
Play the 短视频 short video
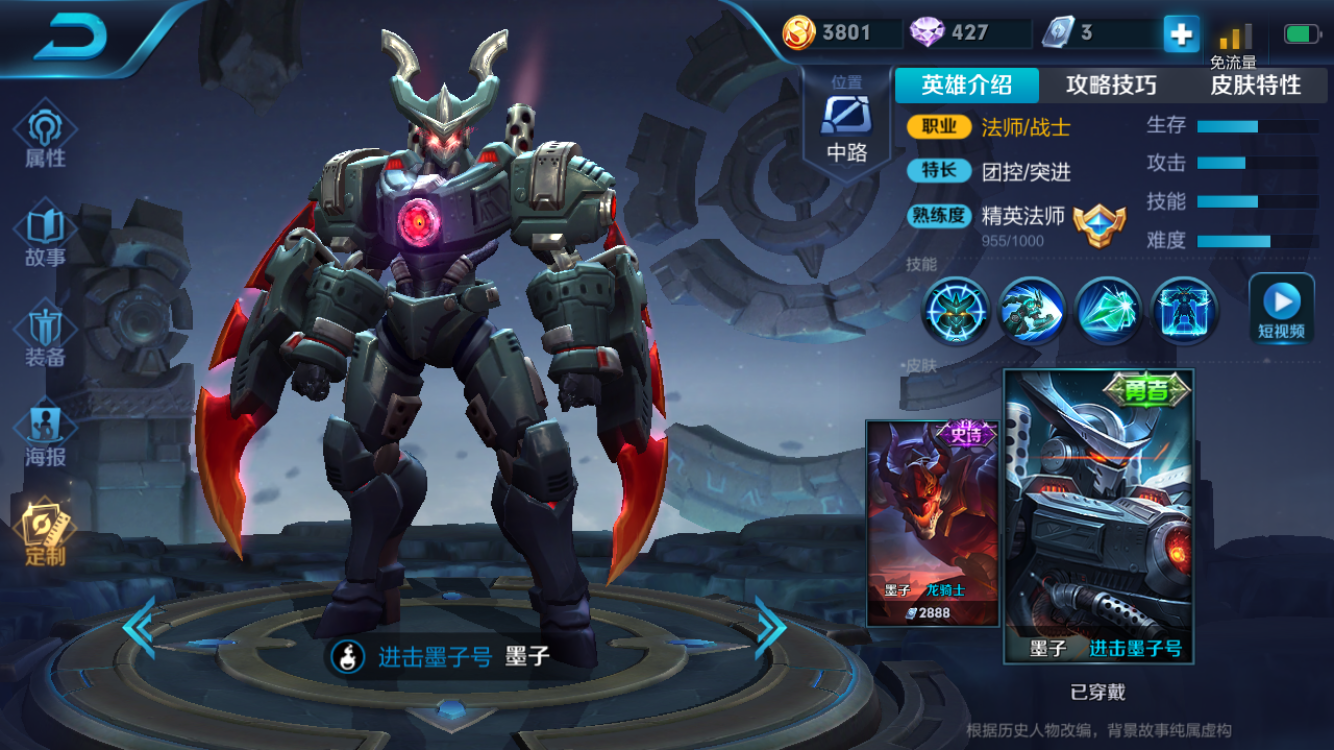point(1281,308)
